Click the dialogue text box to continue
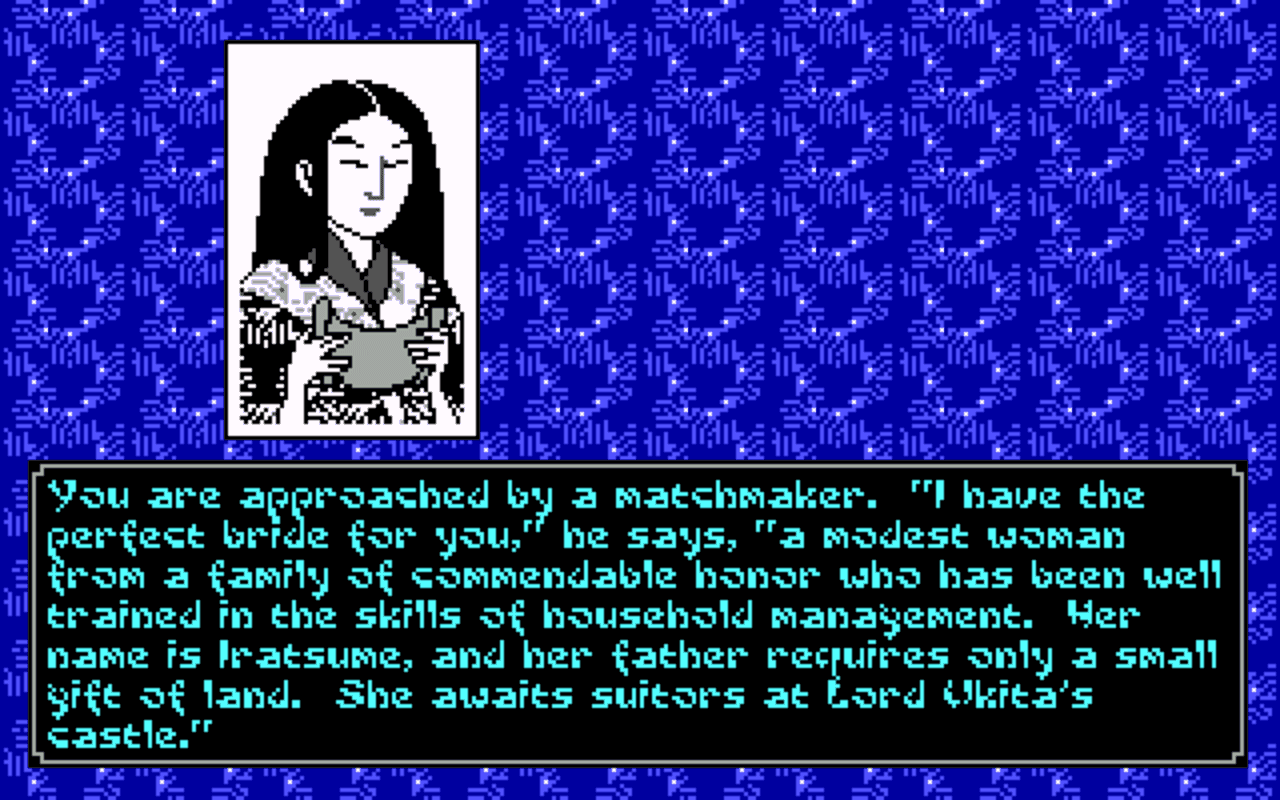The image size is (1280, 800). [640, 615]
